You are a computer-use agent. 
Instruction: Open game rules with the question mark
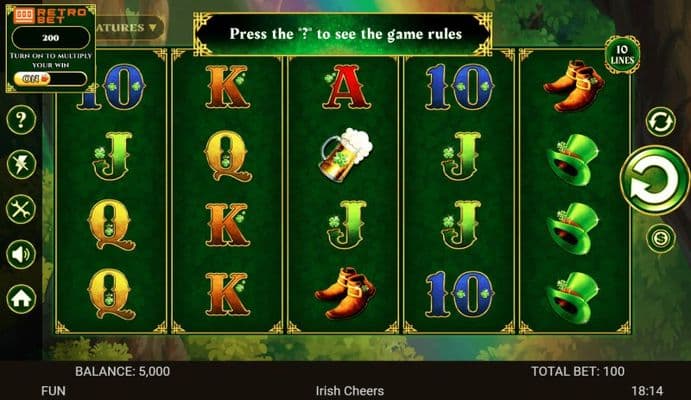tap(21, 120)
